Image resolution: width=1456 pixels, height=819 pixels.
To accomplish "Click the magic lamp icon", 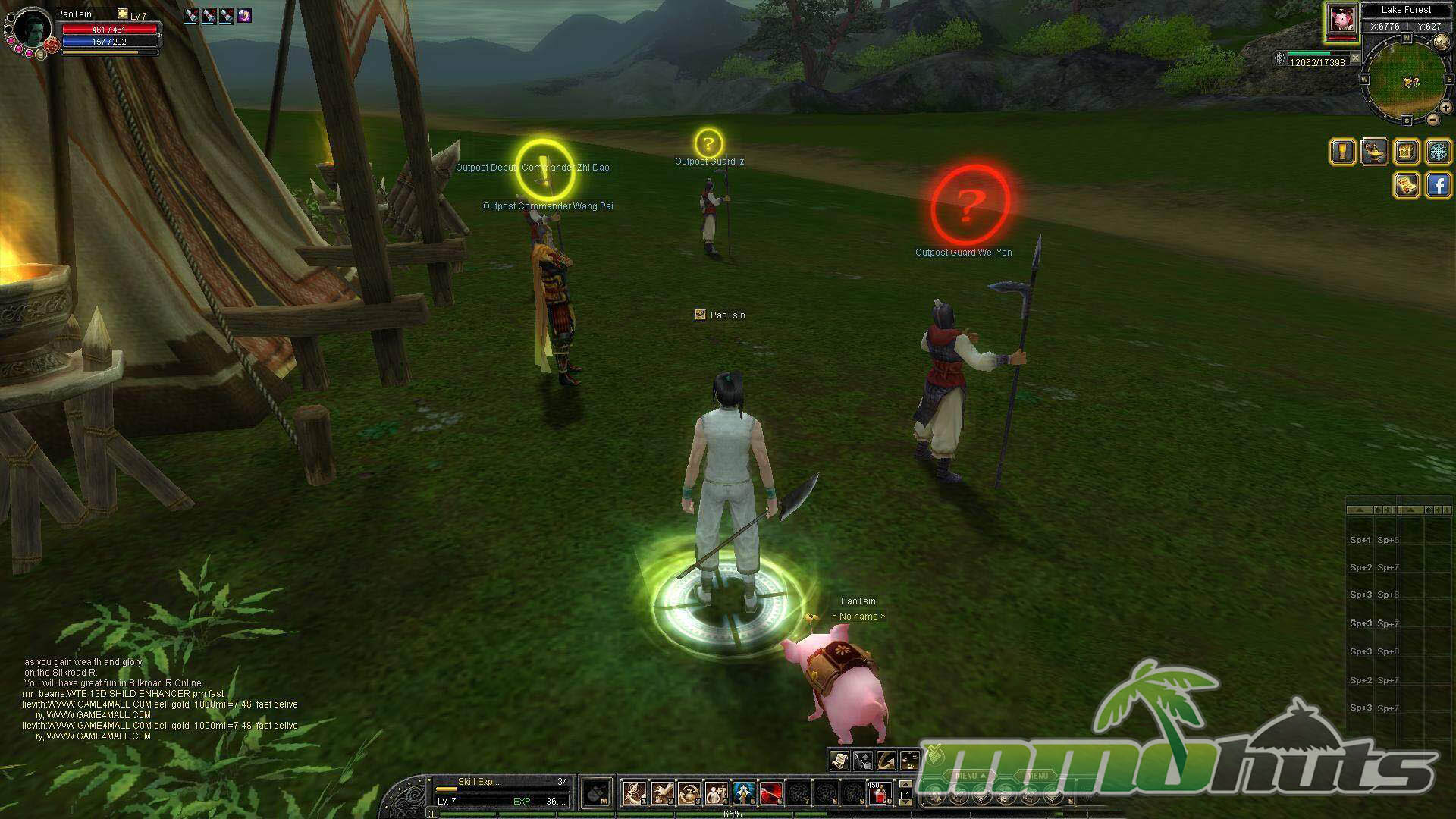I will (1375, 152).
